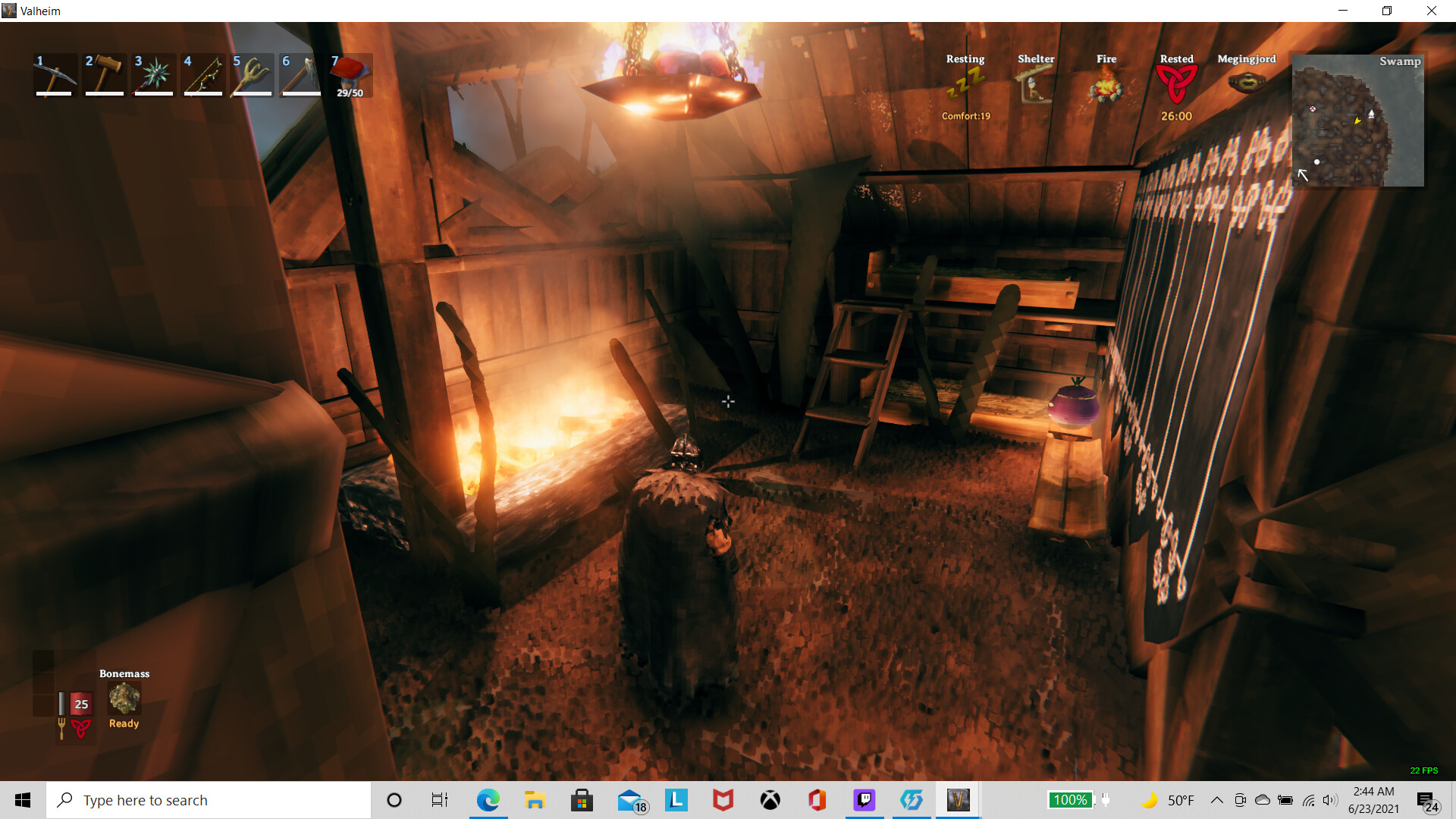The height and width of the screenshot is (819, 1456).
Task: Click the taskbar search field
Action: pos(209,799)
